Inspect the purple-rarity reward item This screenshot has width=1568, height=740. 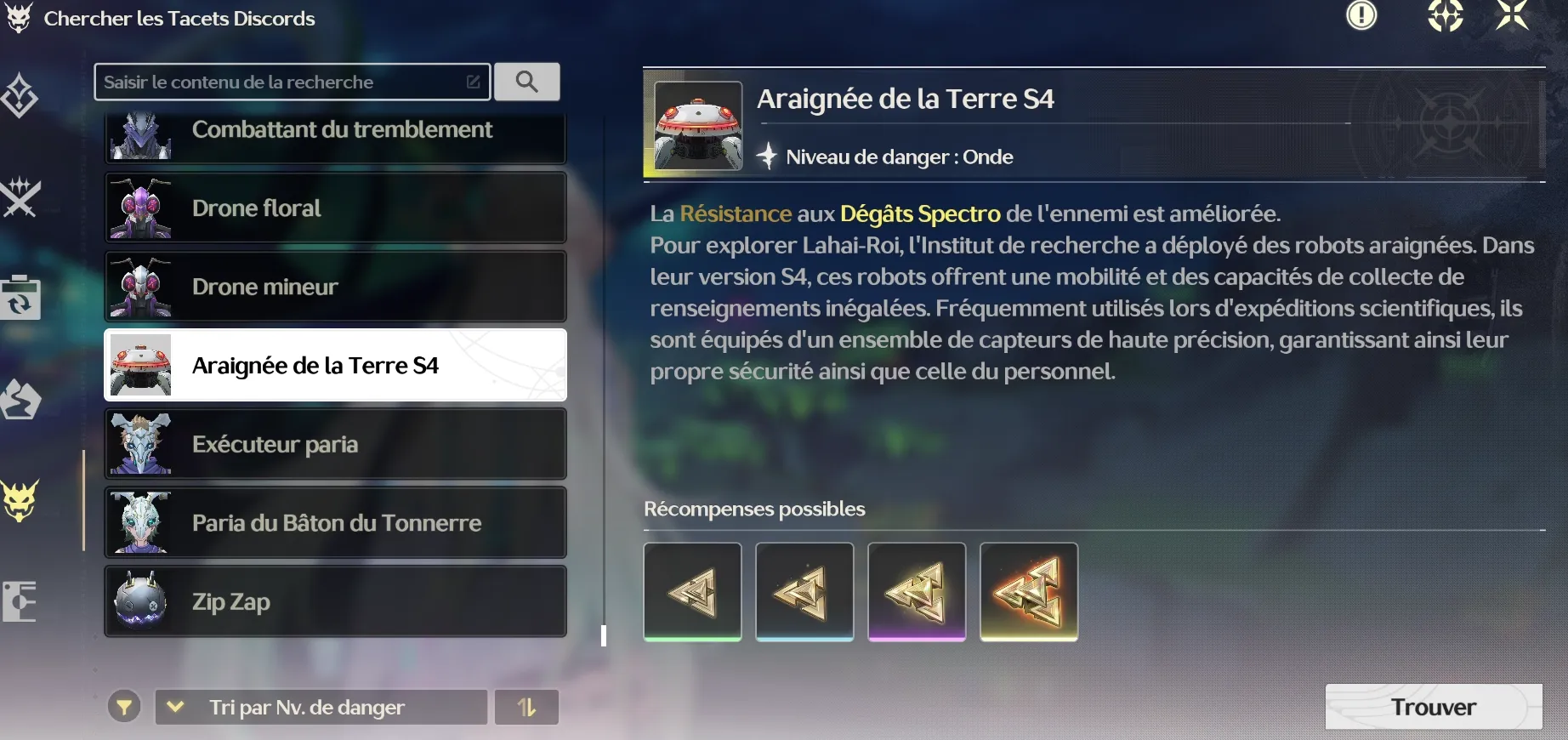pyautogui.click(x=917, y=592)
